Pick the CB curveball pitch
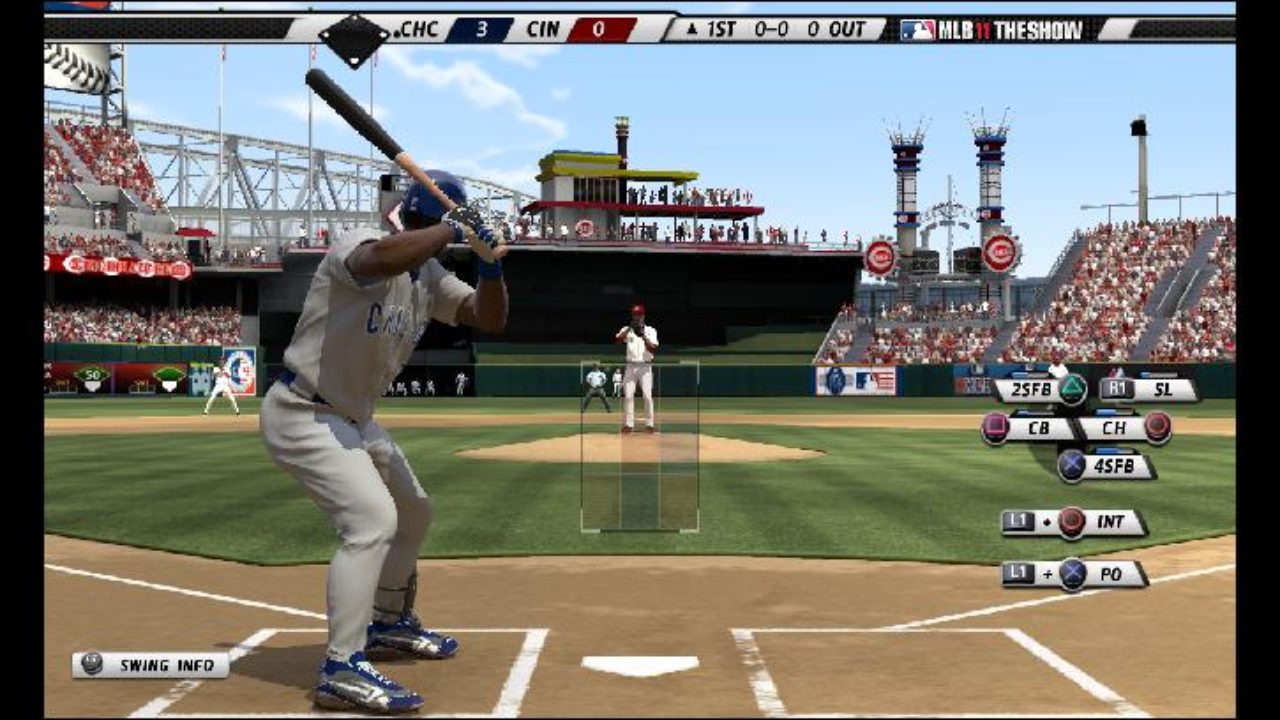Viewport: 1280px width, 720px height. tap(1028, 428)
